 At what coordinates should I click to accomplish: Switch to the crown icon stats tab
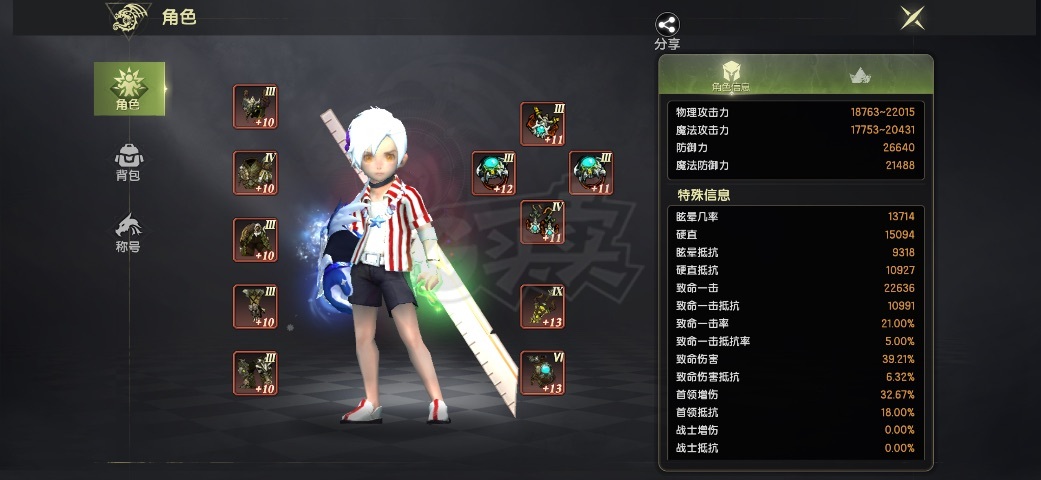859,75
